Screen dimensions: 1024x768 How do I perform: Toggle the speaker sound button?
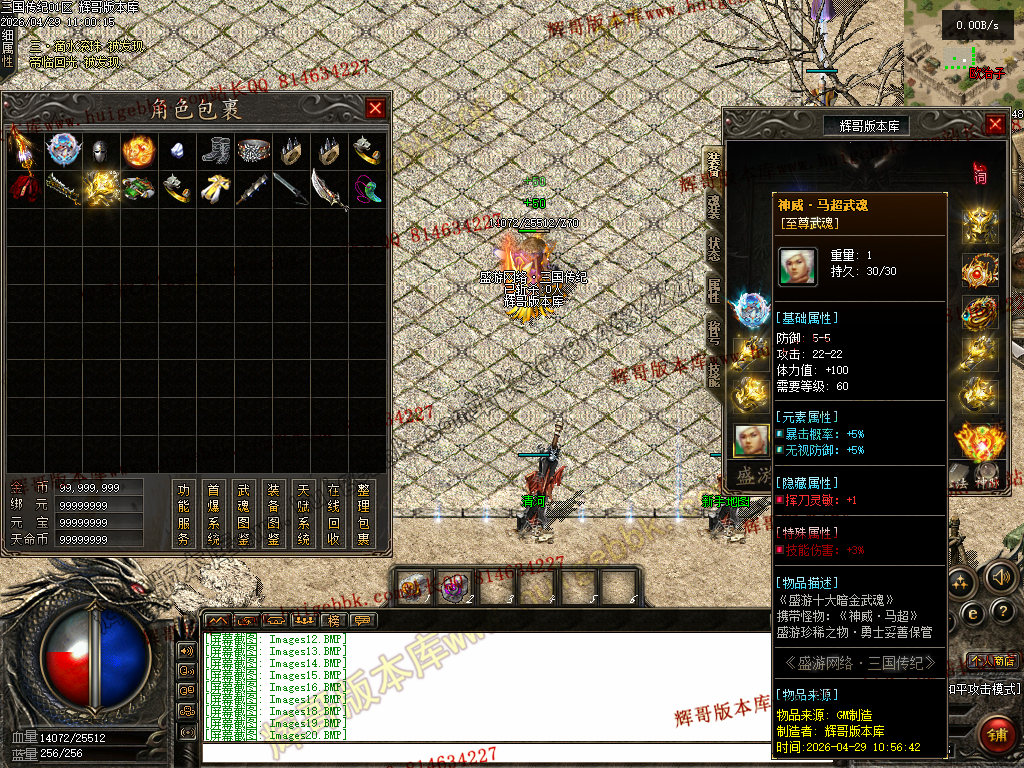click(x=998, y=577)
